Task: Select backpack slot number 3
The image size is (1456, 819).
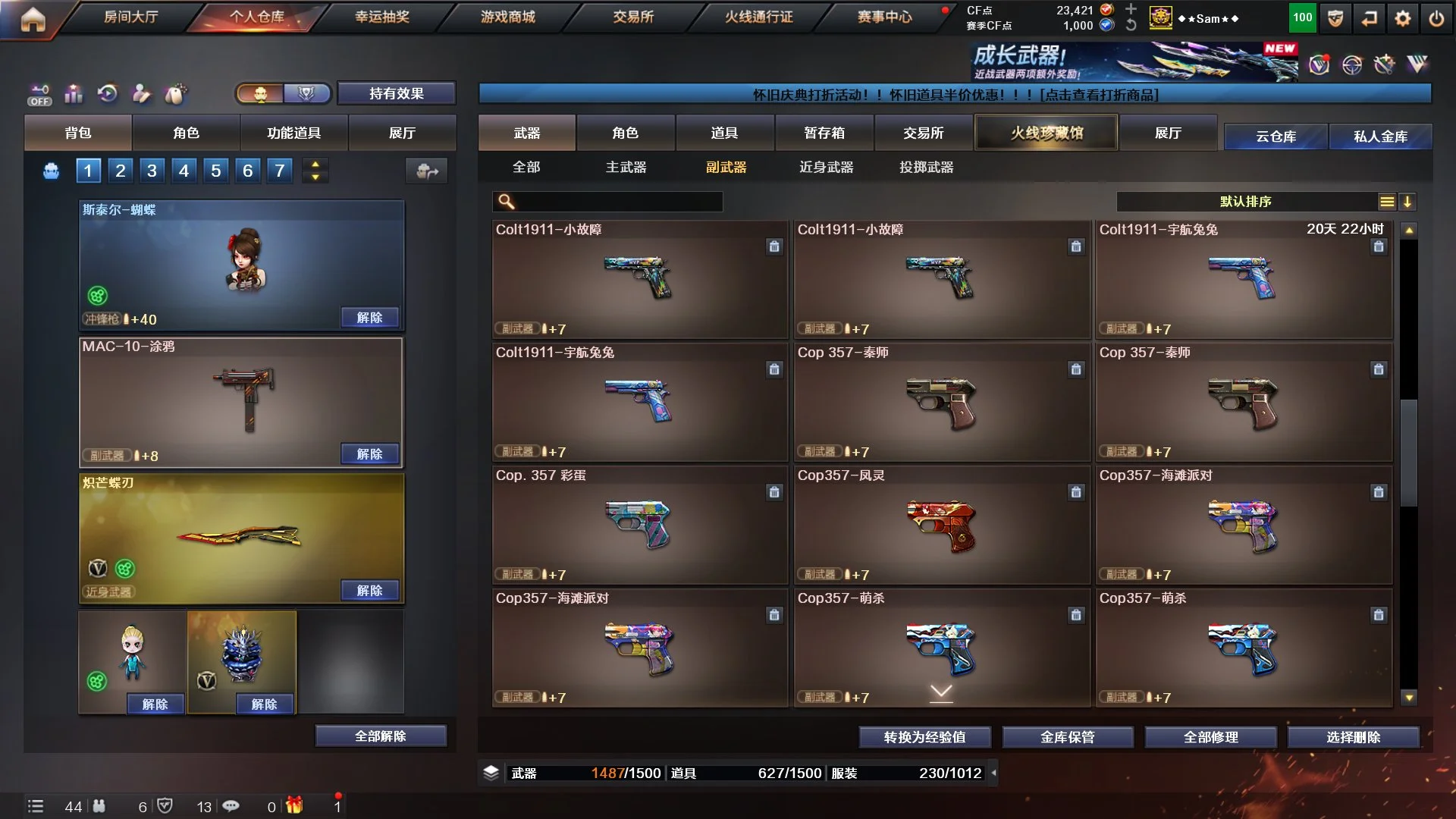Action: point(152,171)
